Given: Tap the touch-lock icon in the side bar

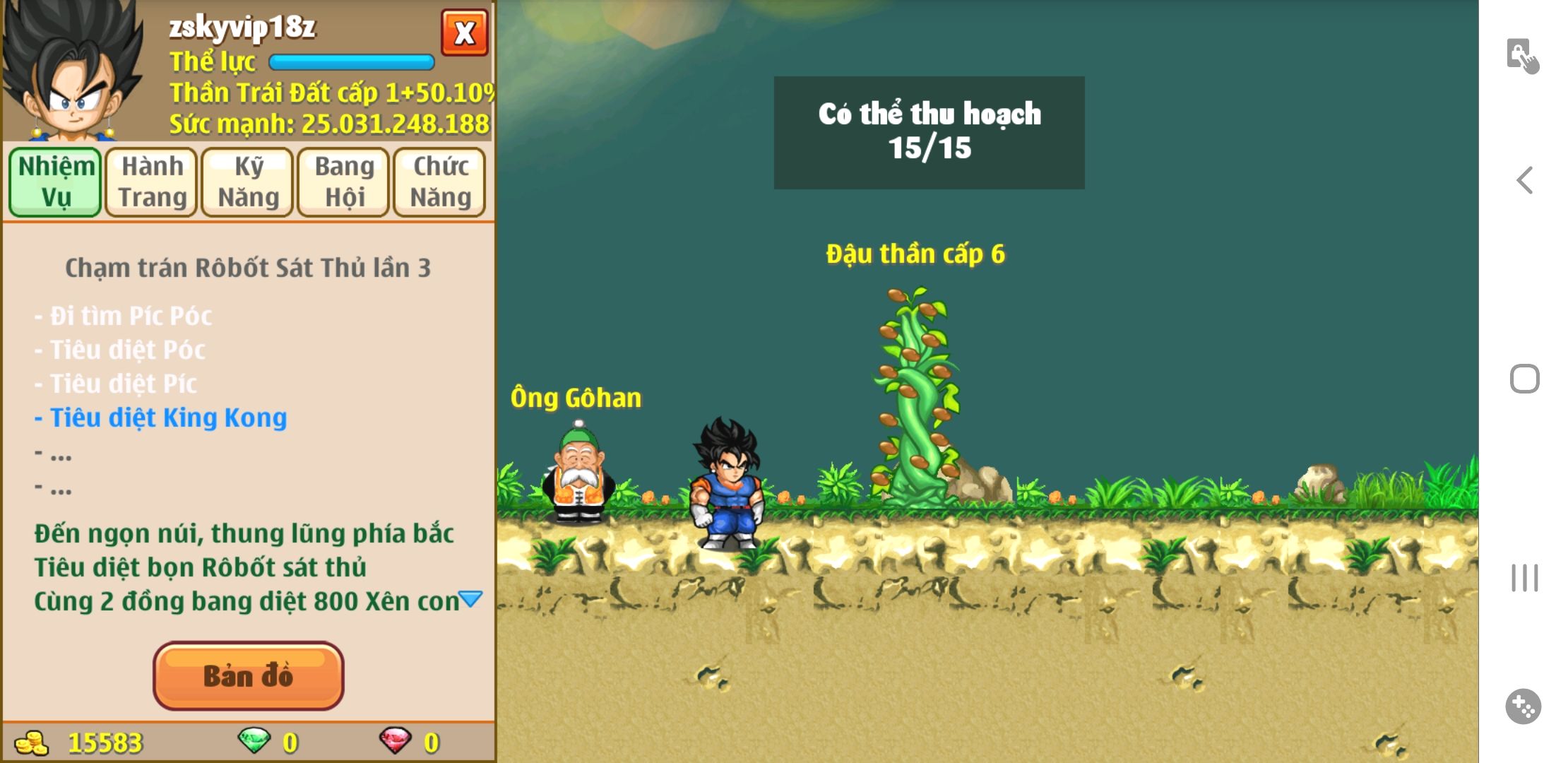Looking at the screenshot, I should point(1522,56).
